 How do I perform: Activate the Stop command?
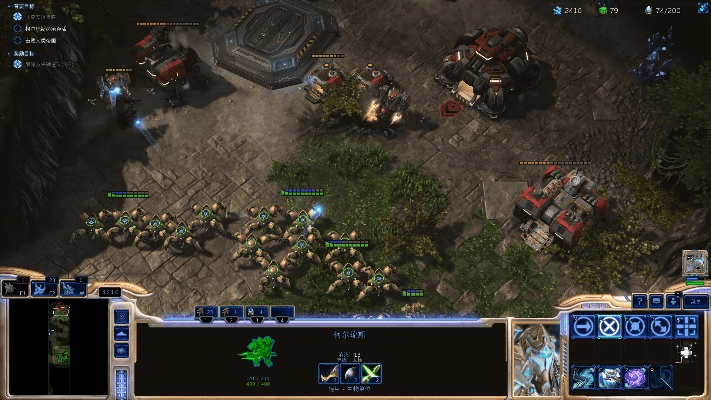[x=609, y=325]
